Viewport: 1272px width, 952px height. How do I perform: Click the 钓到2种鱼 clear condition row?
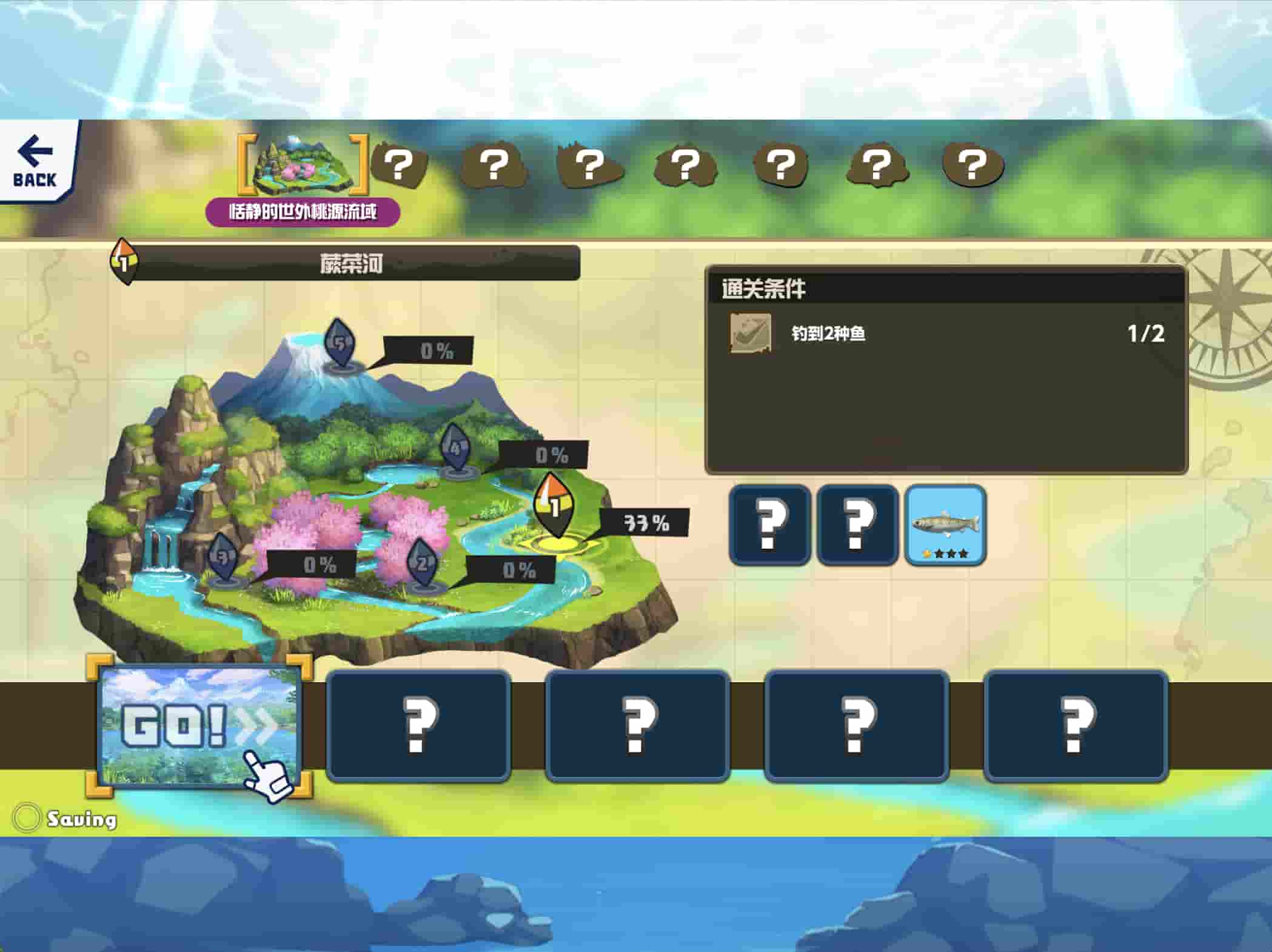pos(946,334)
